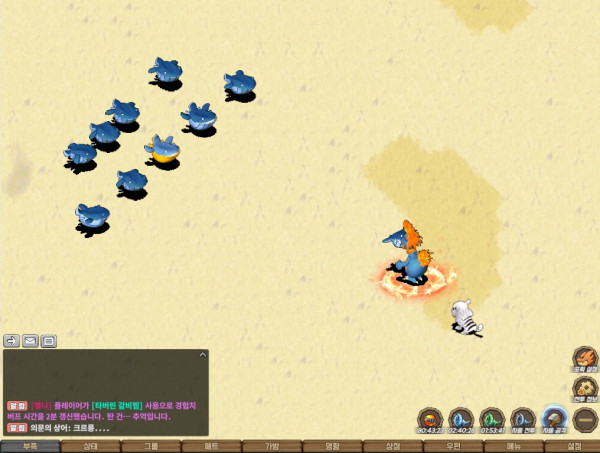The image size is (600, 453).
Task: Open the 상태 status menu
Action: click(x=90, y=446)
